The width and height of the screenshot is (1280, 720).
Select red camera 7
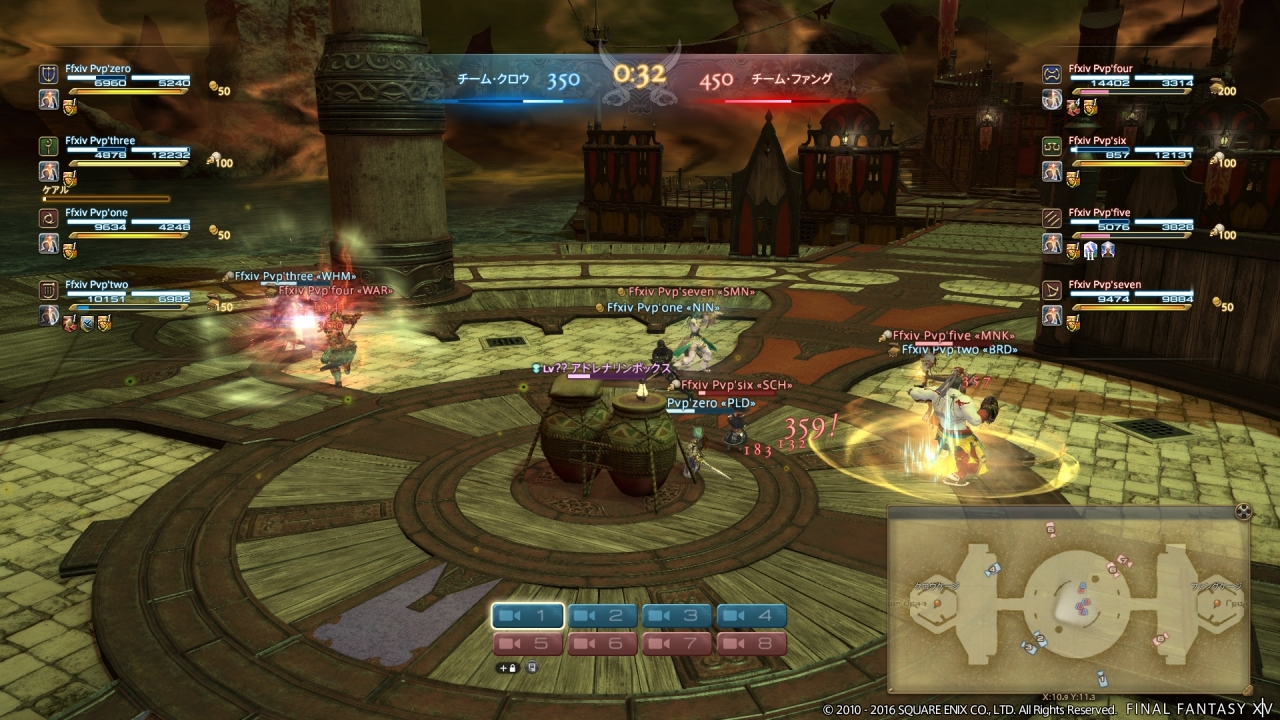(x=677, y=644)
